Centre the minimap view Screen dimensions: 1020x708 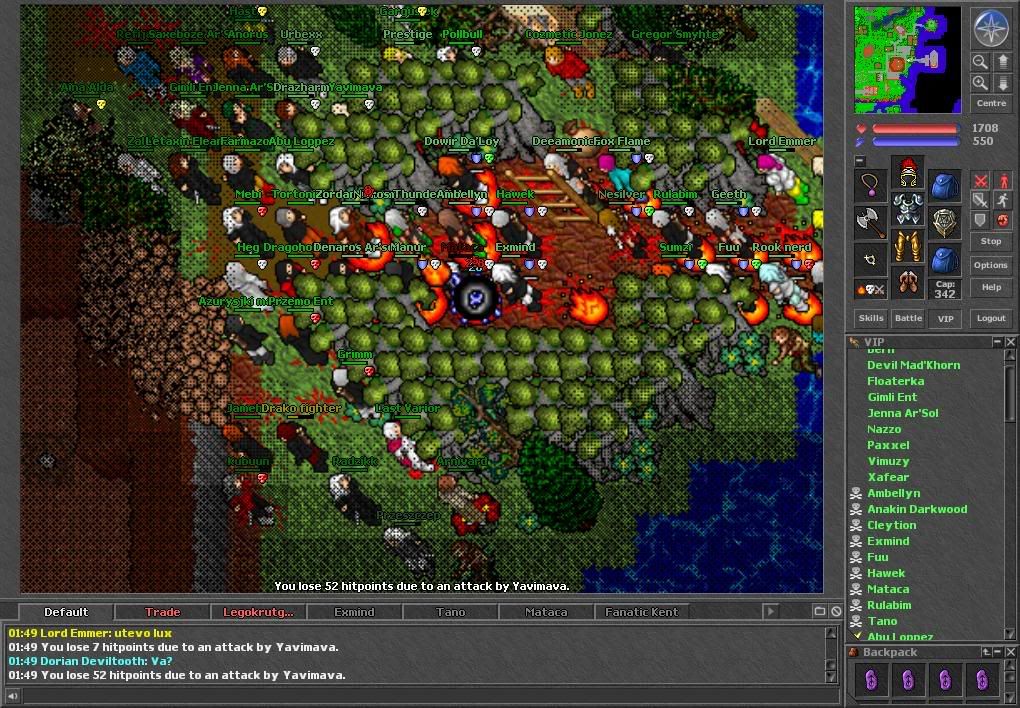click(990, 103)
